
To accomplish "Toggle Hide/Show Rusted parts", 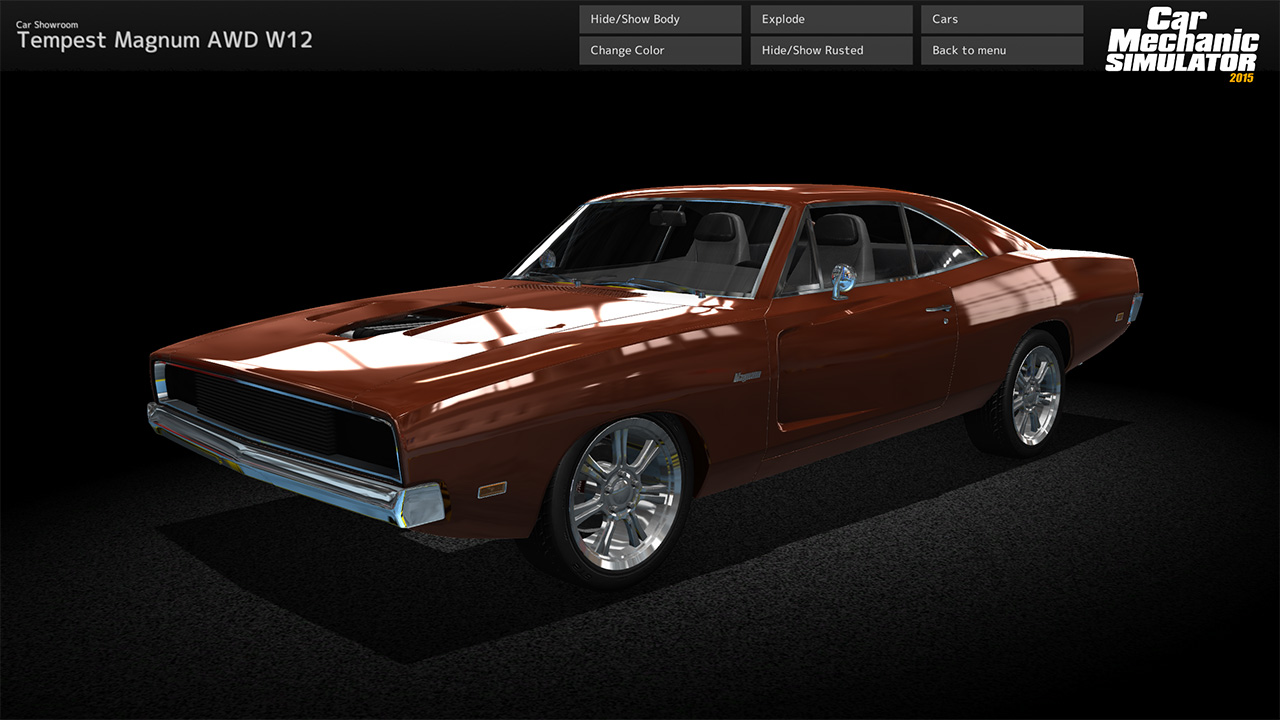I will click(x=829, y=50).
